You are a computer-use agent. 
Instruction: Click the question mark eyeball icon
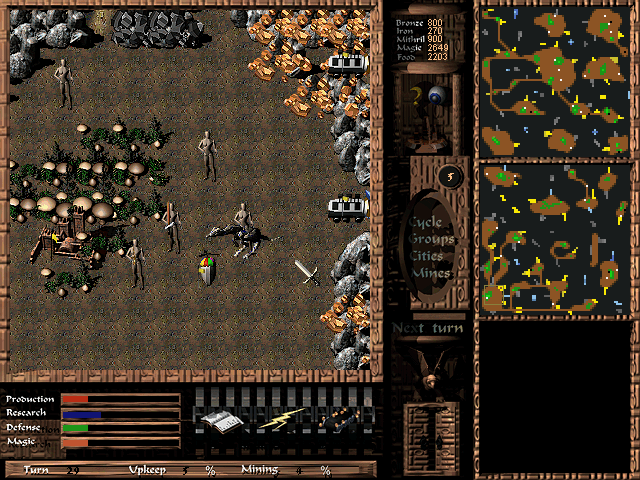(x=427, y=100)
